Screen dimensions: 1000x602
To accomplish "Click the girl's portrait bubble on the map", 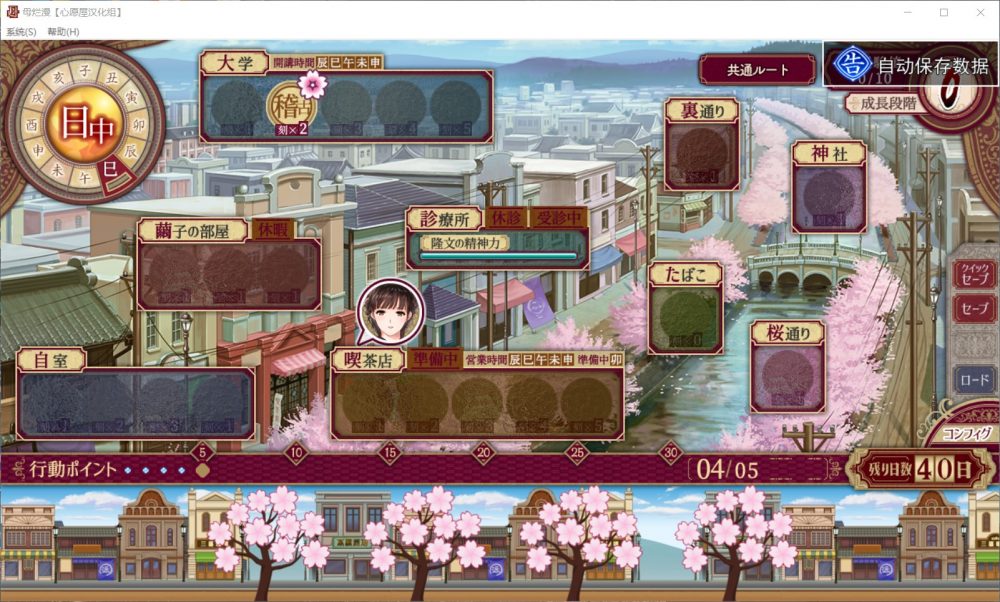I will pos(391,310).
